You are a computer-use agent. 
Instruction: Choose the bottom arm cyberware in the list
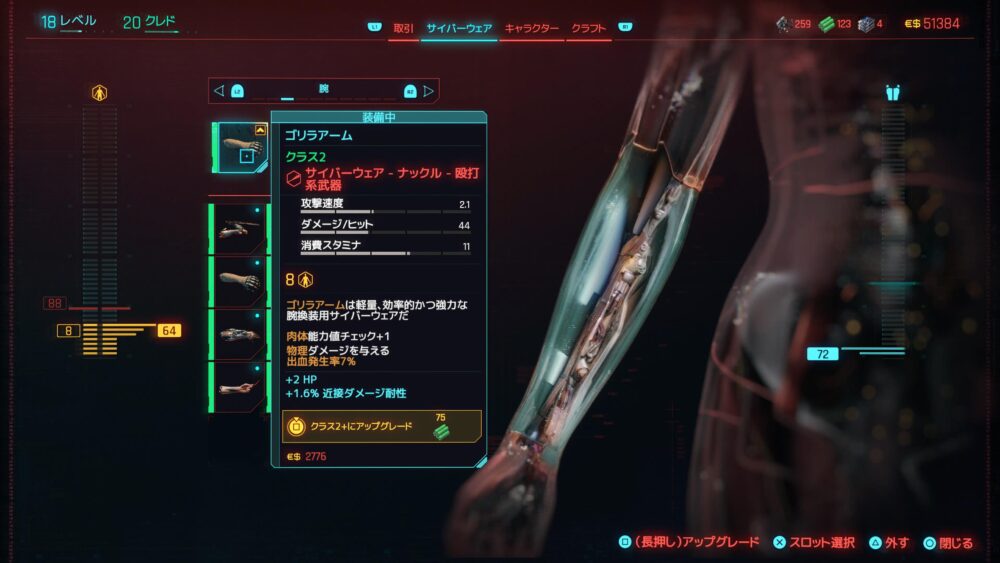click(240, 387)
